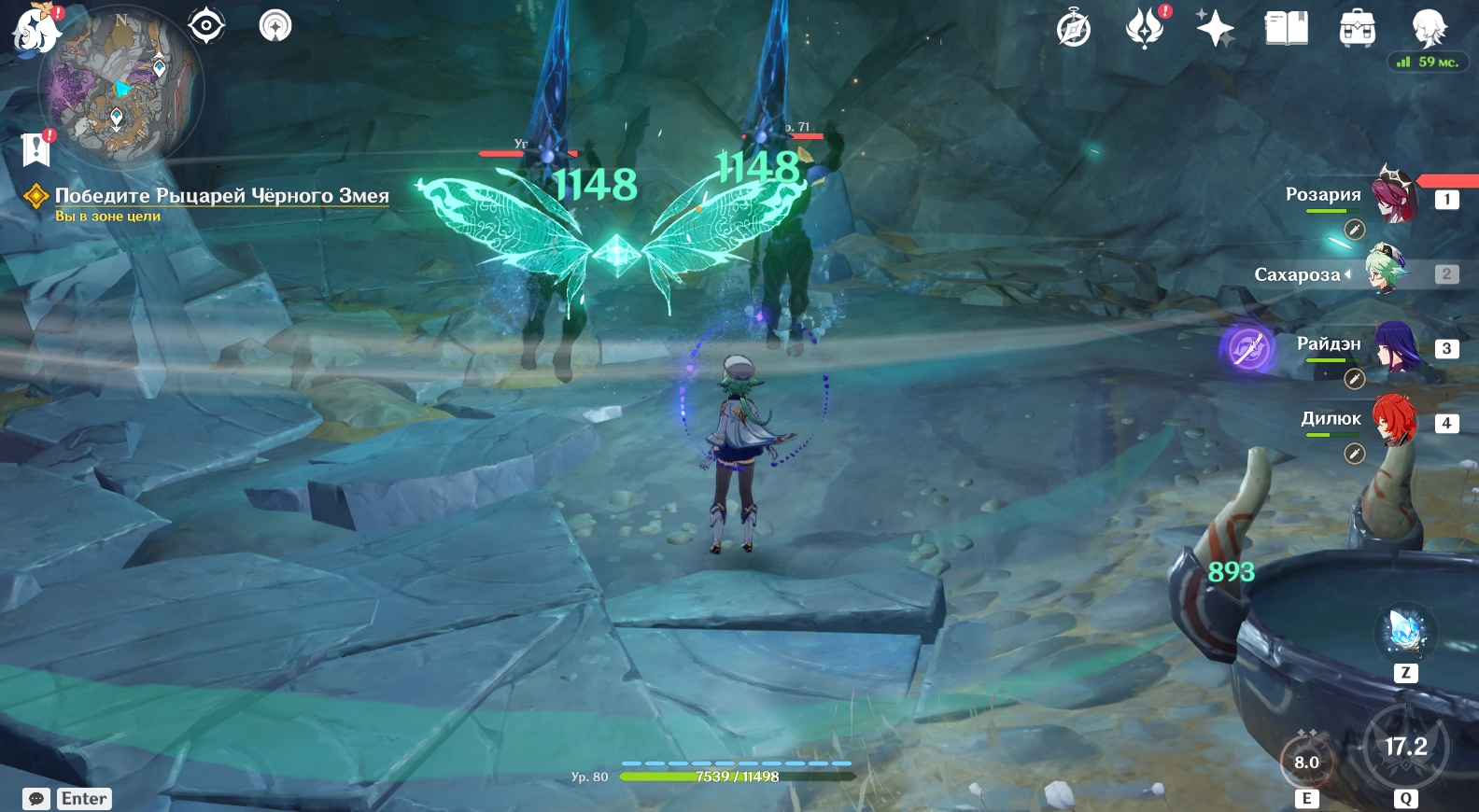Open the Paimon menu icon
The image size is (1479, 812).
(35, 28)
